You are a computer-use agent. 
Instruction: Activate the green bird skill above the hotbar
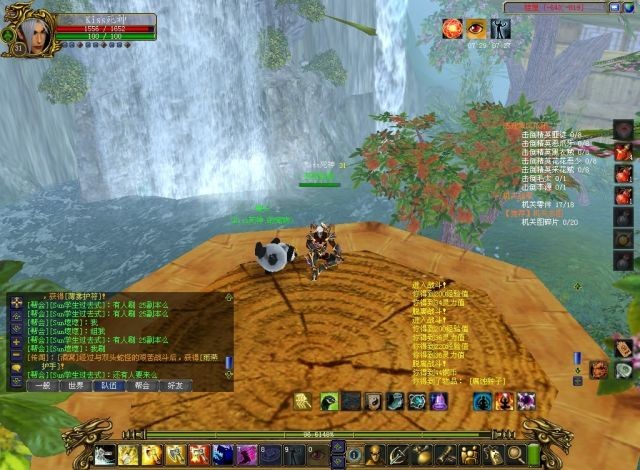(328, 401)
